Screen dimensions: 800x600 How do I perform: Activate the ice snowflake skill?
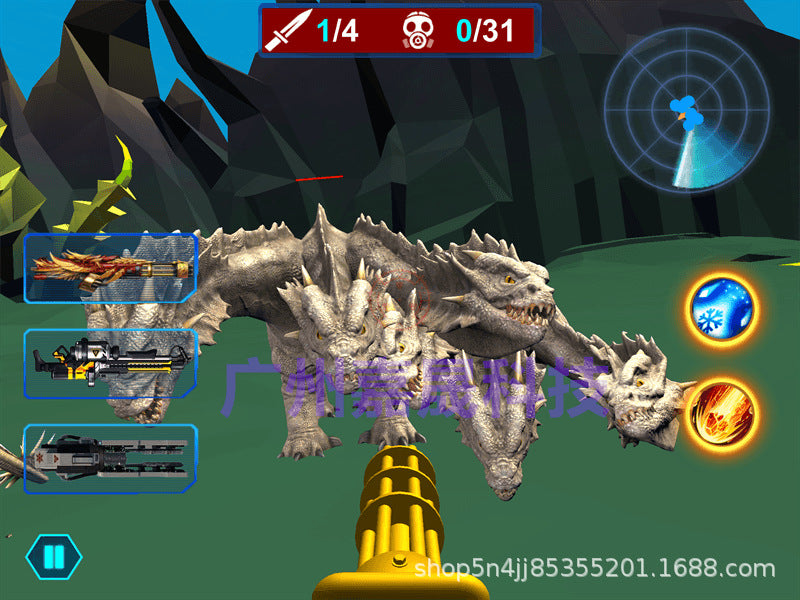click(x=722, y=309)
